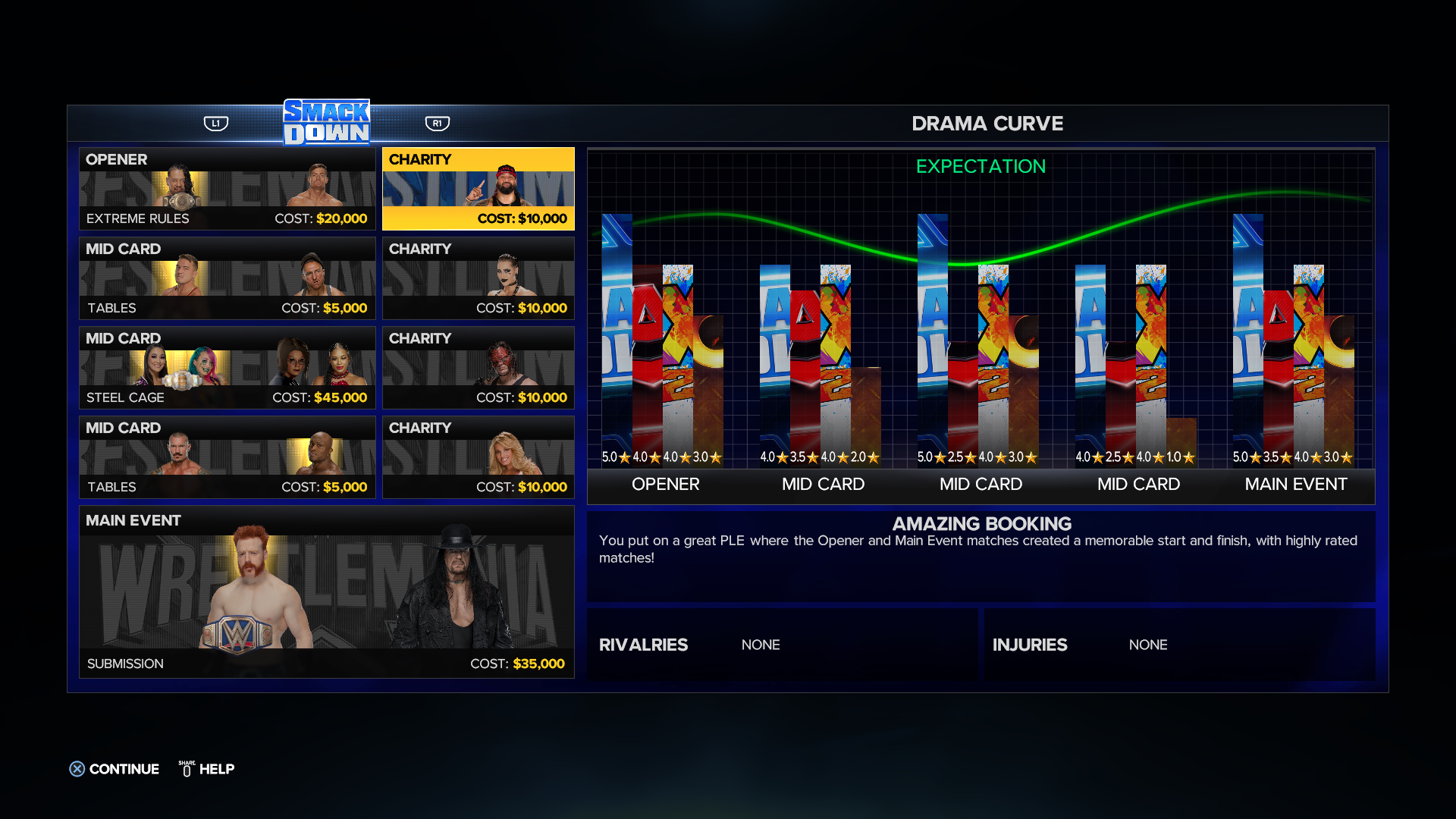1456x819 pixels.
Task: Select the highlighted yellow Charity promo
Action: 479,189
